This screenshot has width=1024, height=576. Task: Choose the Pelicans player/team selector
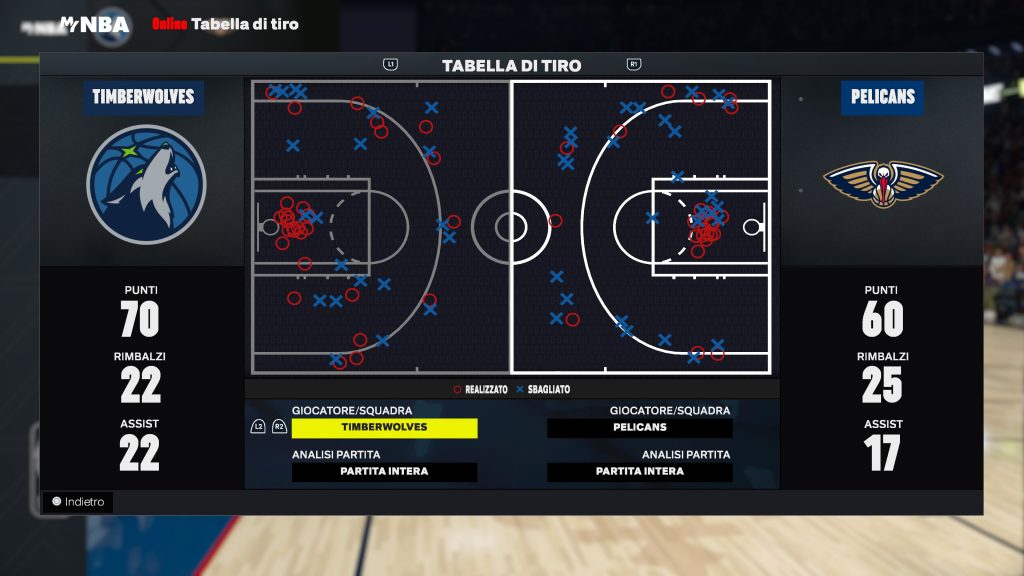639,428
